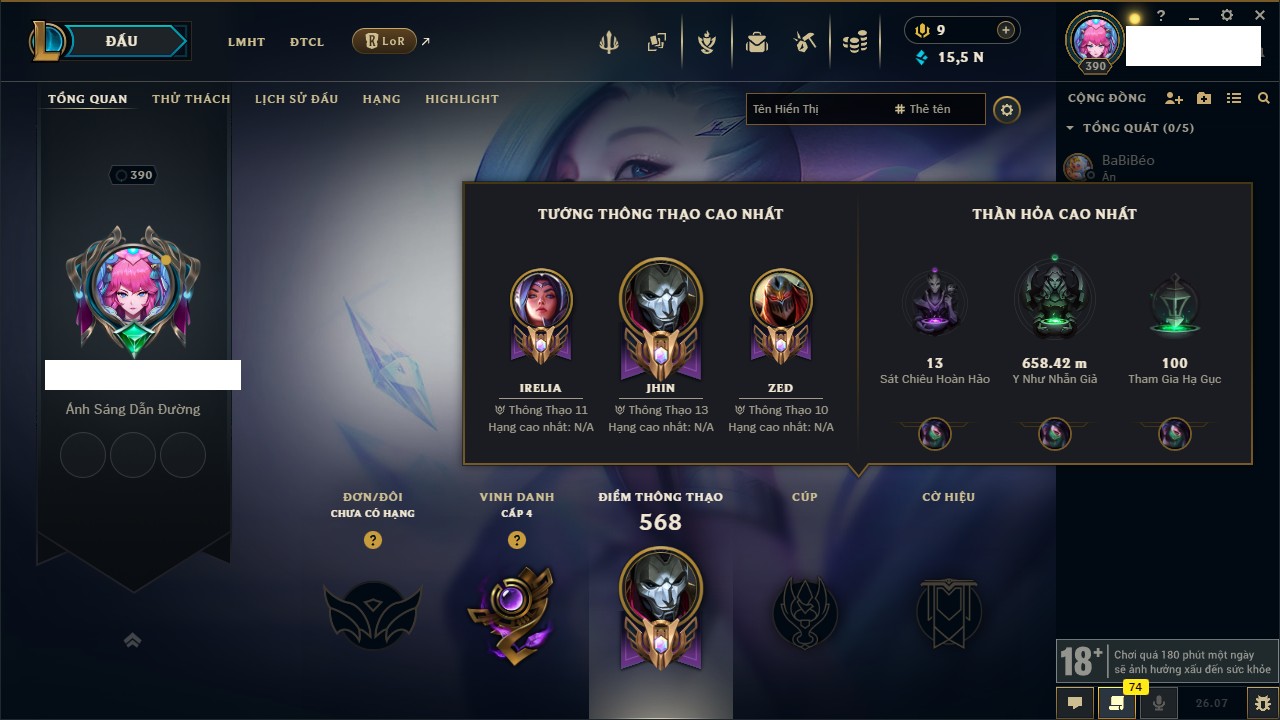This screenshot has height=720, width=1280.
Task: Switch to the THỬ THÁCH tab
Action: 191,99
